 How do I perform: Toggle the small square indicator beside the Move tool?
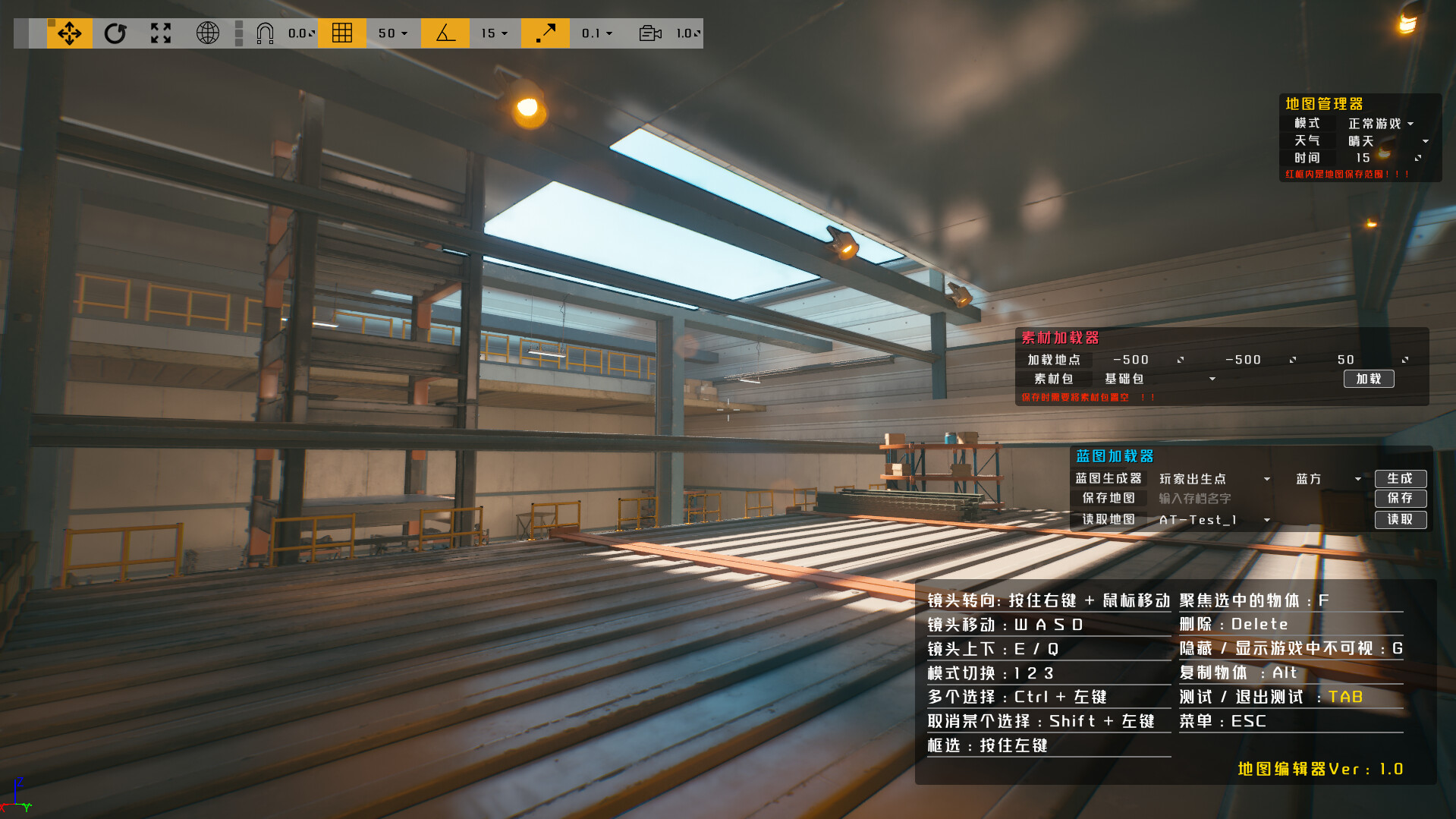(x=50, y=24)
